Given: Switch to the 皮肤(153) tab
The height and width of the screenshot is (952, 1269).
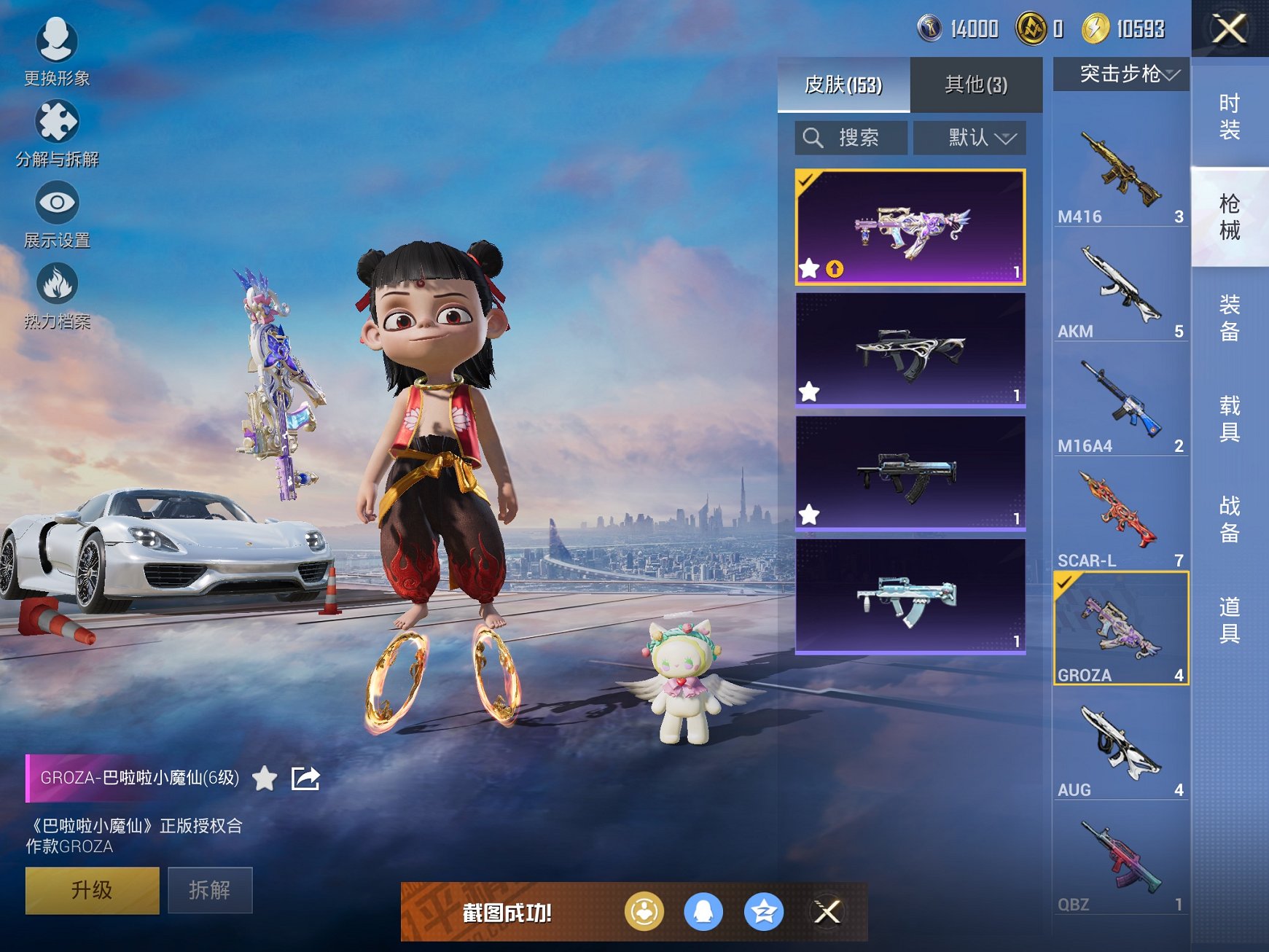Looking at the screenshot, I should (x=843, y=85).
